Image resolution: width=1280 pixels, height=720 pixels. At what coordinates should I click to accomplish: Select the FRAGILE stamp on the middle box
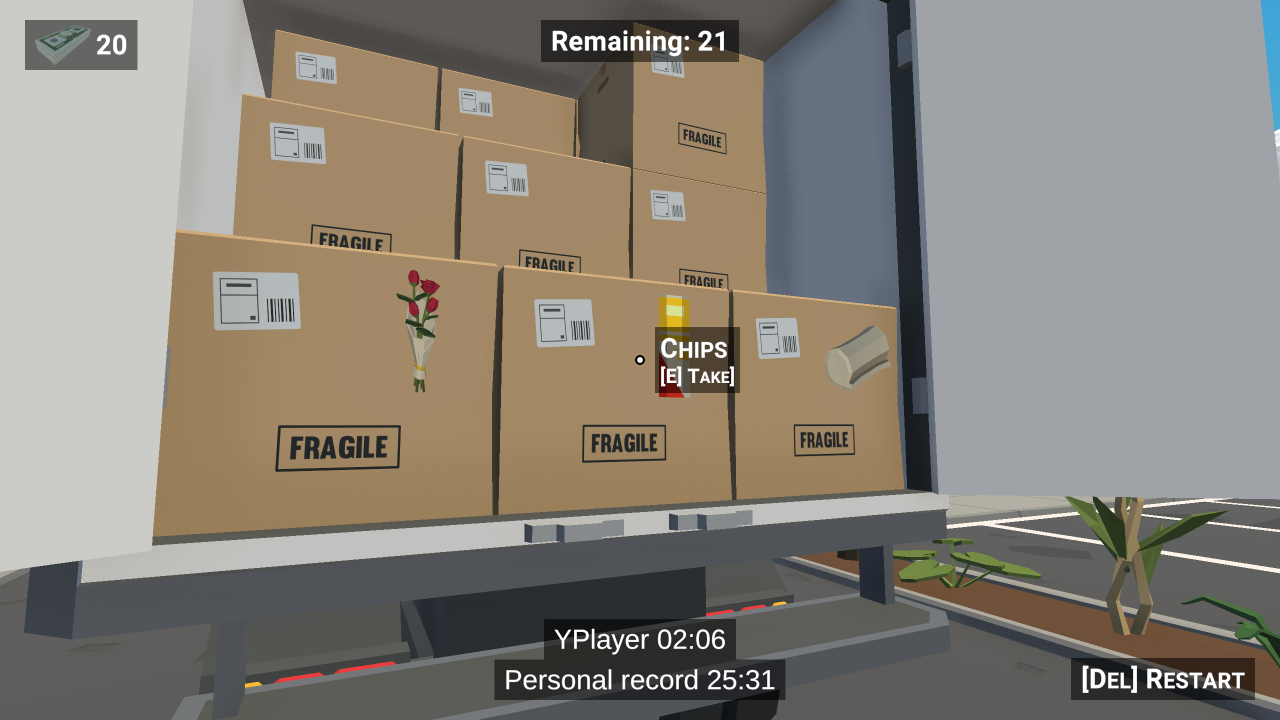623,443
